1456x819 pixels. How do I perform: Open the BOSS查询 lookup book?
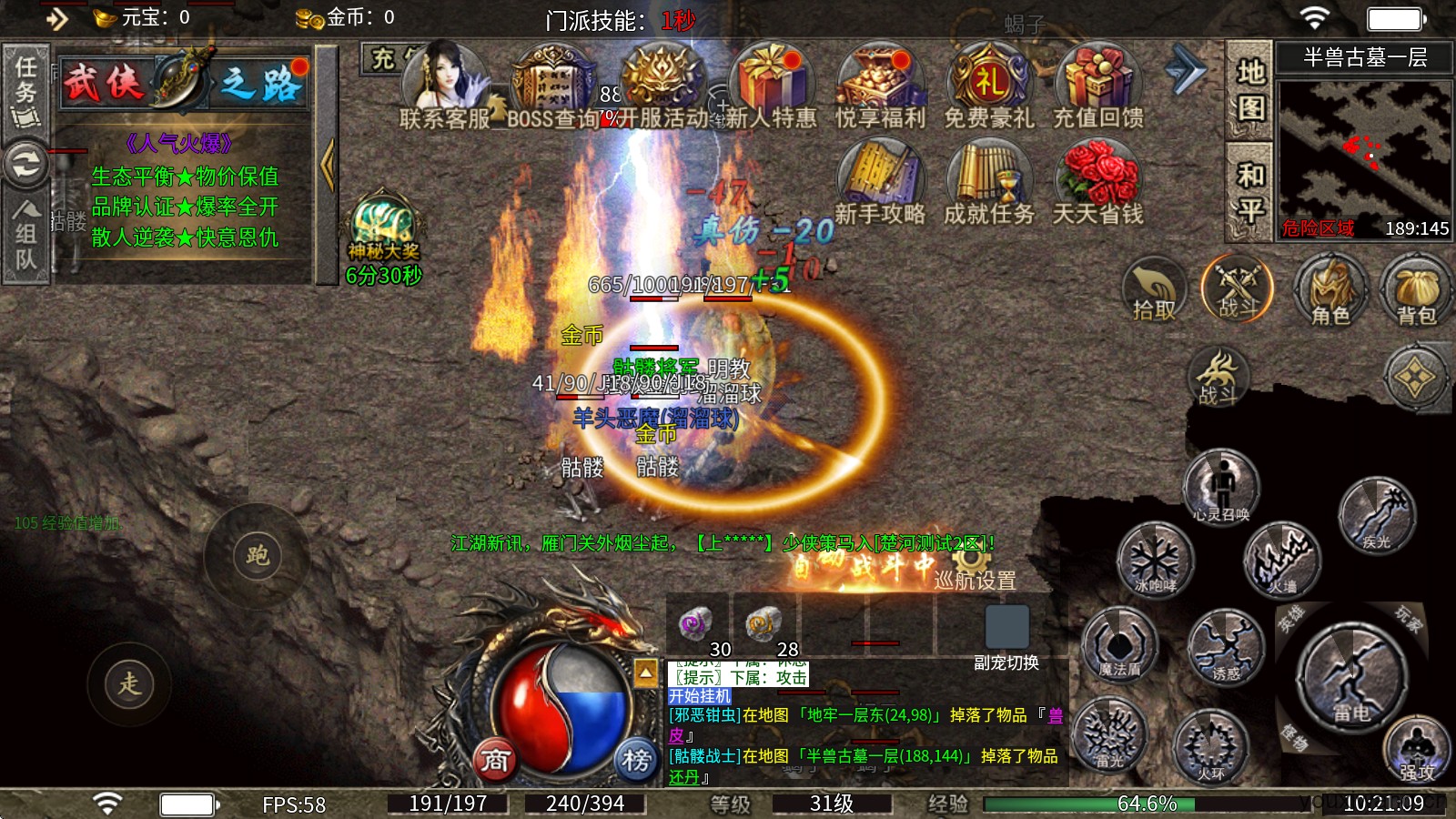553,85
